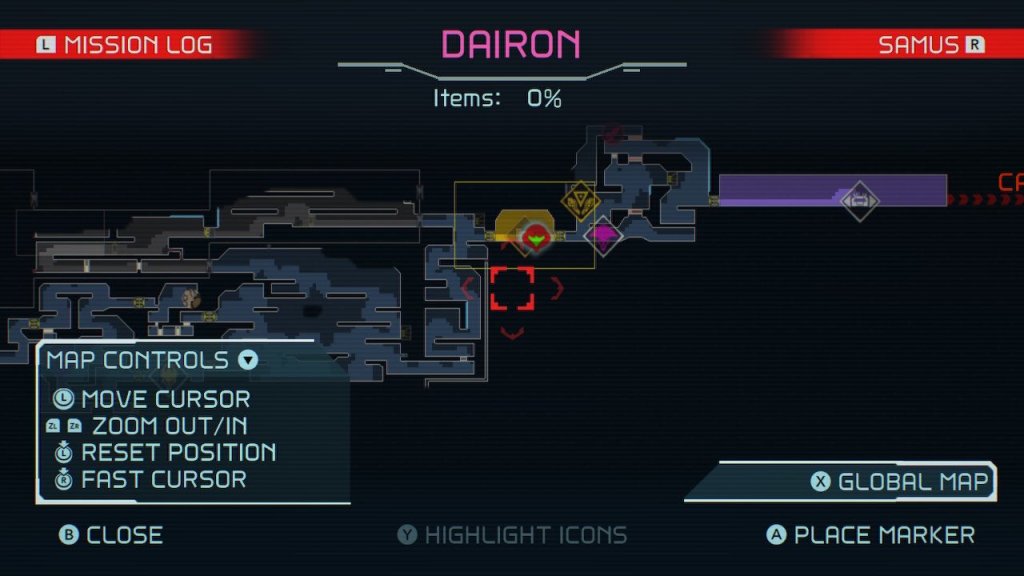Screen dimensions: 1024x576
Task: Close the map screen
Action: pyautogui.click(x=110, y=535)
